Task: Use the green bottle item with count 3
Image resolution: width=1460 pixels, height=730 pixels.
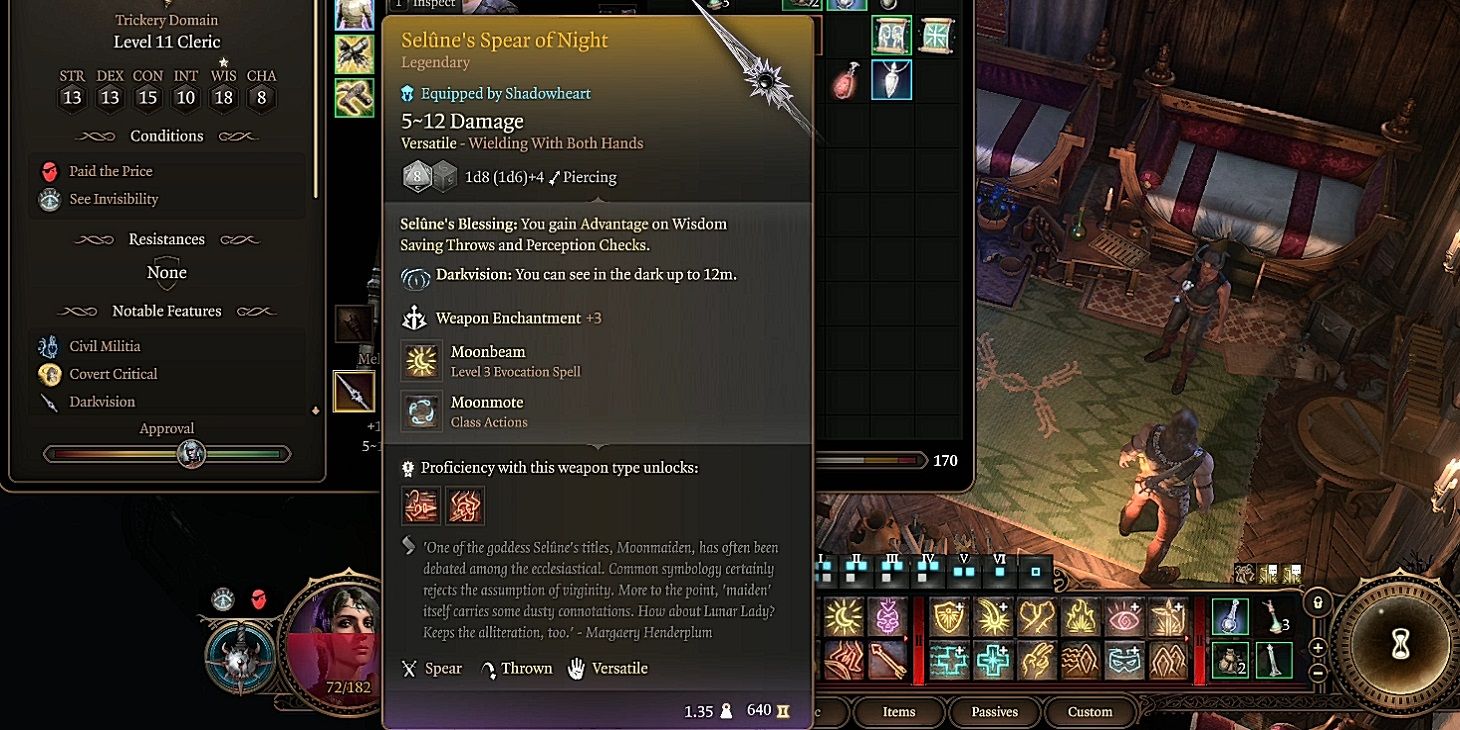Action: point(1273,618)
